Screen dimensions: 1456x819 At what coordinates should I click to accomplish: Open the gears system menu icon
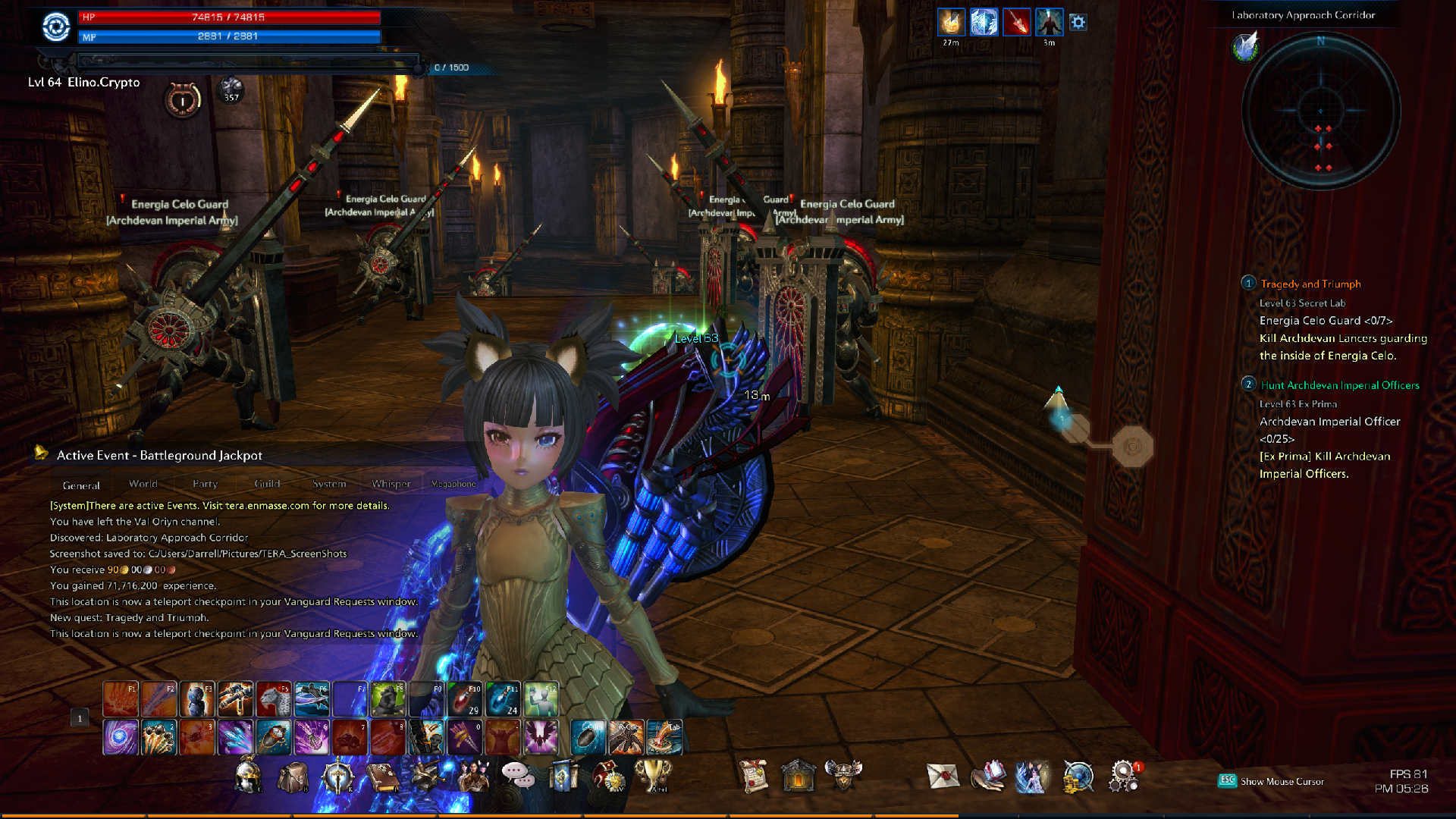[x=1123, y=776]
